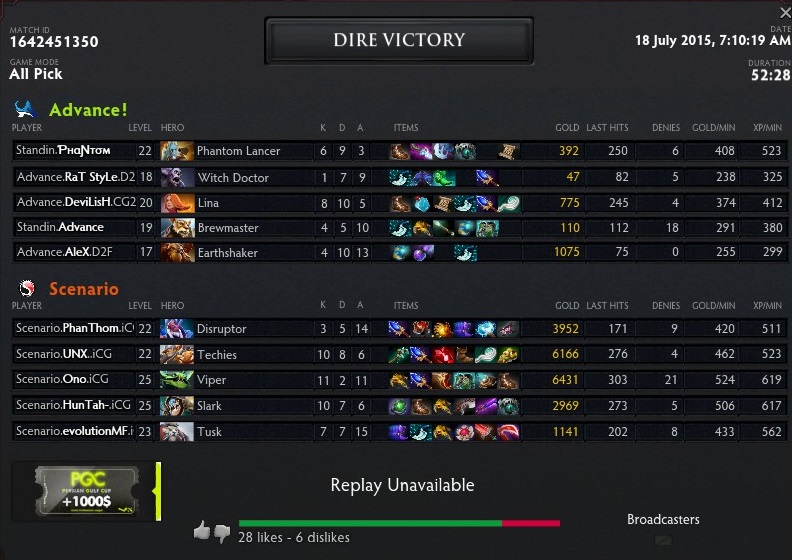
Task: Click the Slark hero portrait
Action: (x=177, y=406)
